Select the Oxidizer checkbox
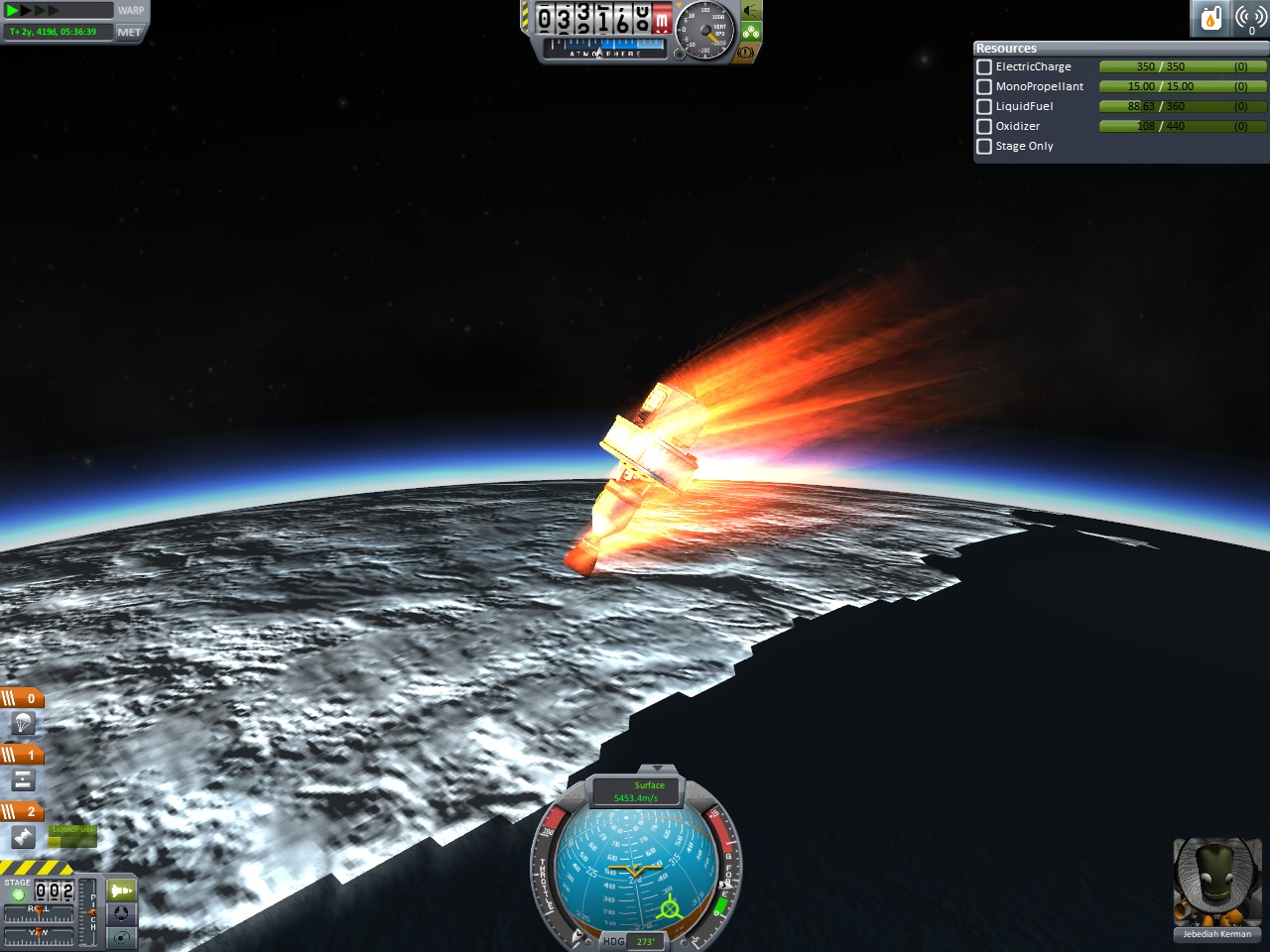 (984, 126)
